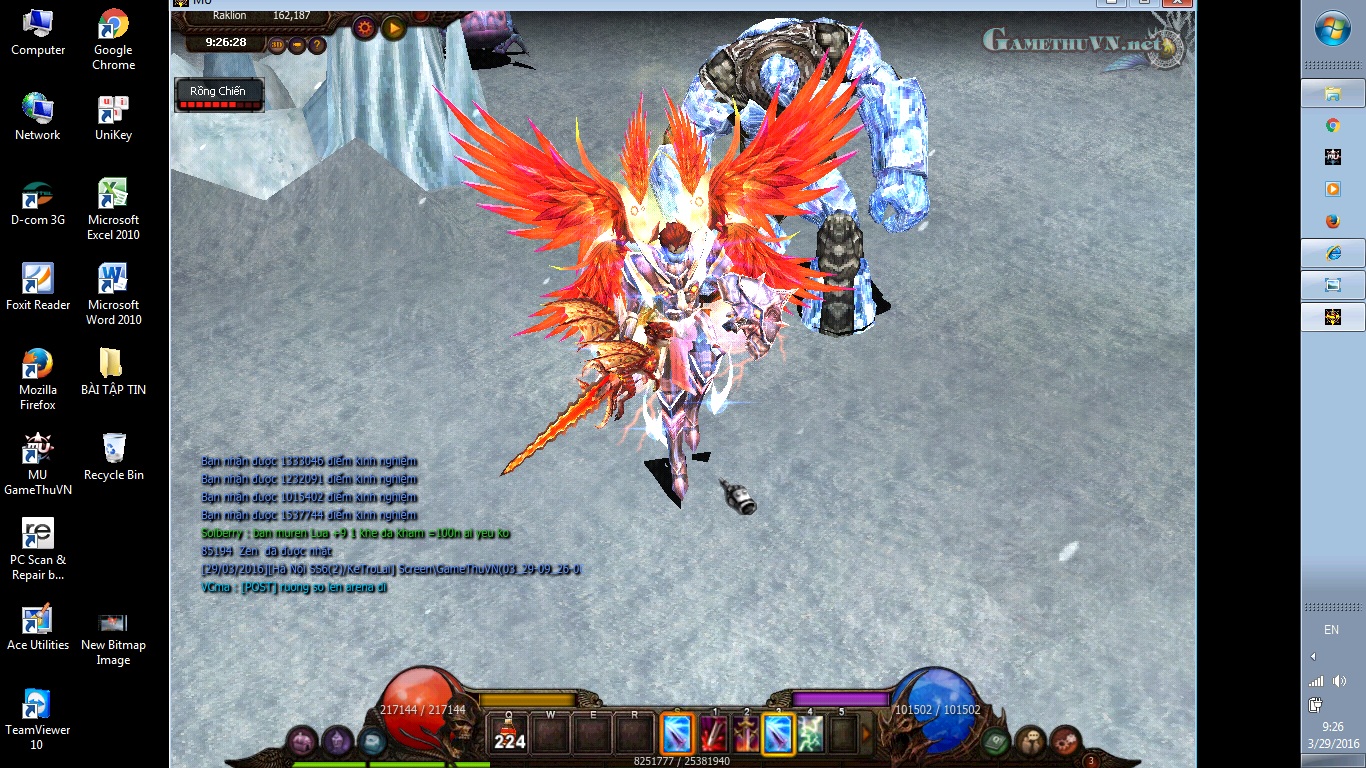The image size is (1366, 768).
Task: Open the Windows Start orb
Action: click(1332, 29)
